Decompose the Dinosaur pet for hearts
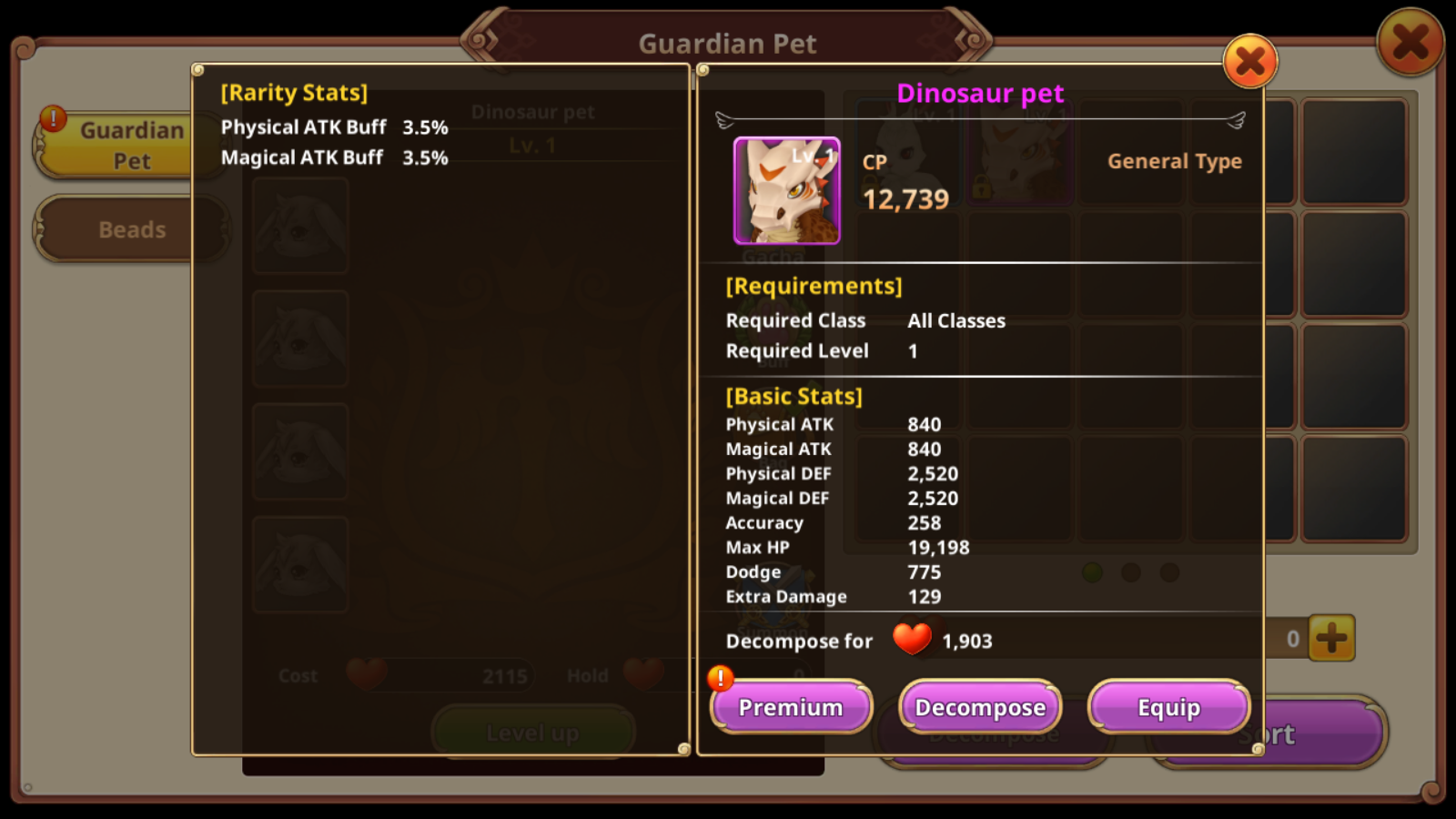1456x819 pixels. pos(980,707)
